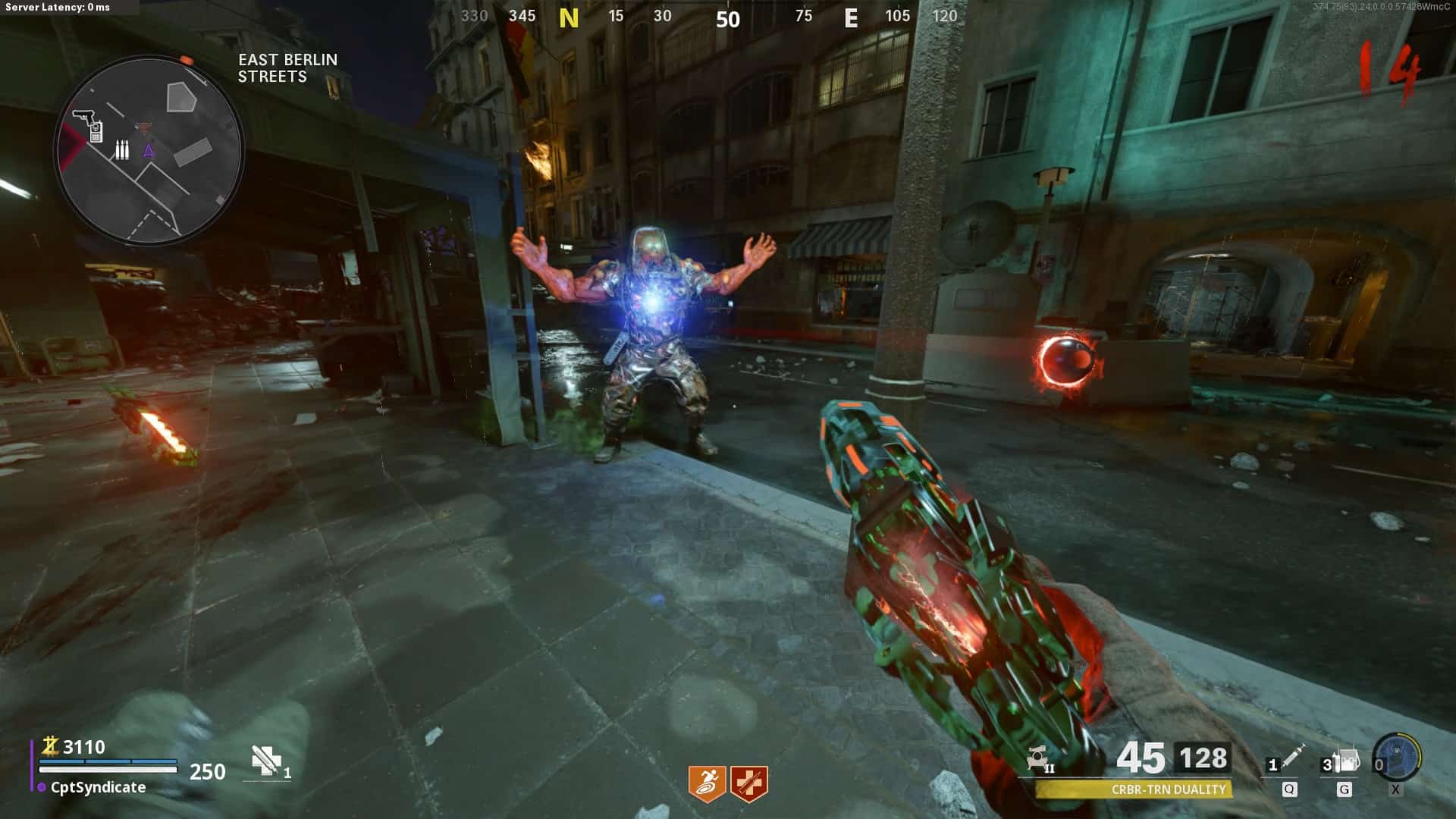1456x819 pixels.
Task: Click the self-revive kit icon
Action: click(266, 761)
